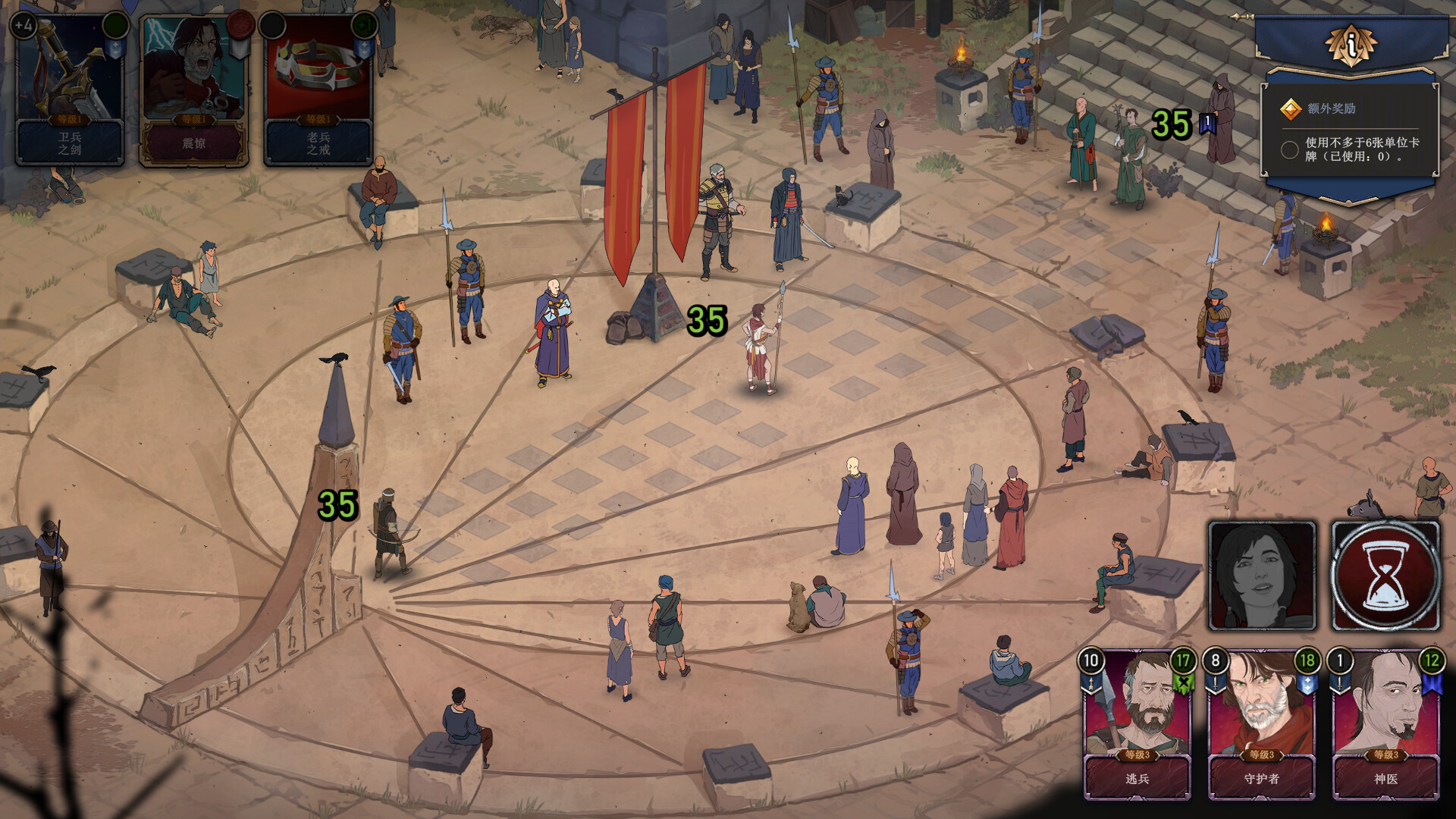The image size is (1456, 819).
Task: End turn with the hourglass button
Action: [1385, 576]
